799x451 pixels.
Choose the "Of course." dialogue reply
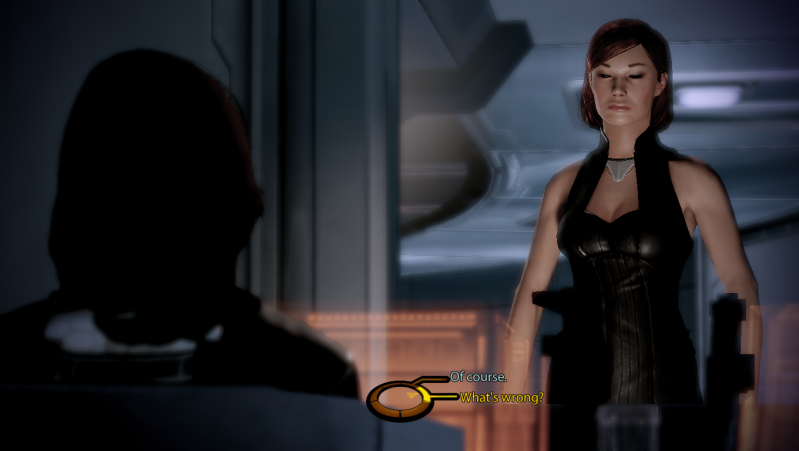tap(478, 377)
